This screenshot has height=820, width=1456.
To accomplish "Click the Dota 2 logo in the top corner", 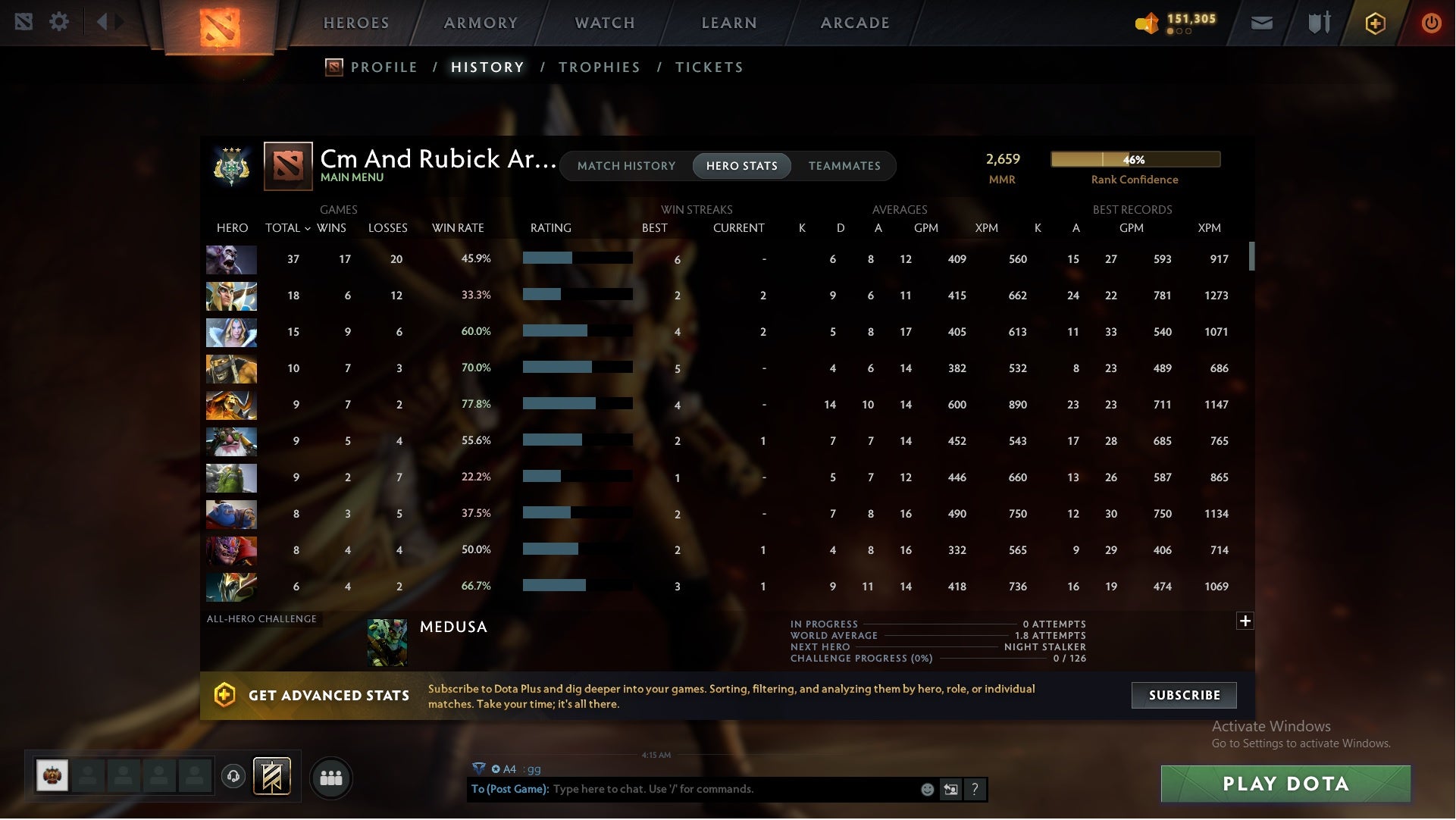I will [x=25, y=21].
